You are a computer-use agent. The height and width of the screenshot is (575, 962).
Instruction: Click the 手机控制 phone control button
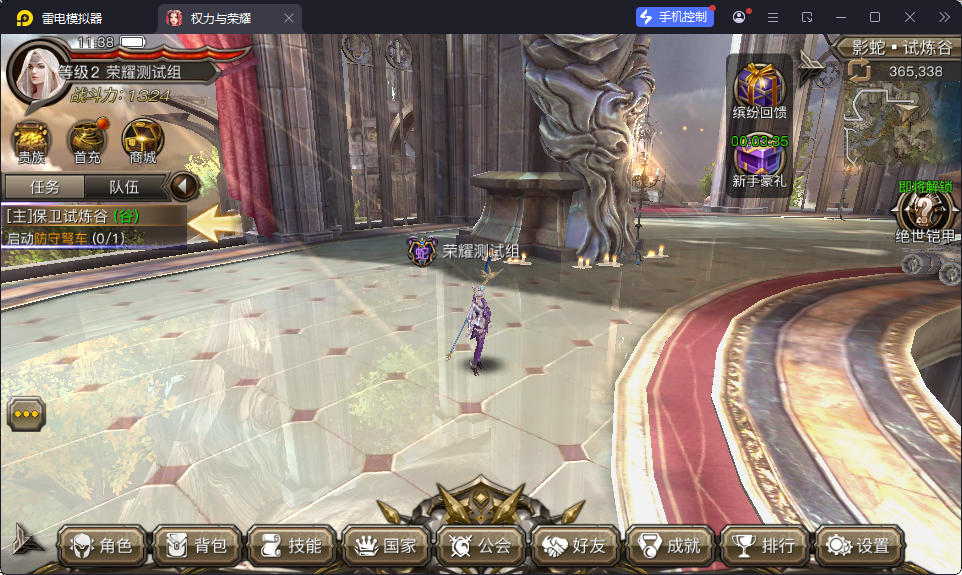(x=675, y=17)
